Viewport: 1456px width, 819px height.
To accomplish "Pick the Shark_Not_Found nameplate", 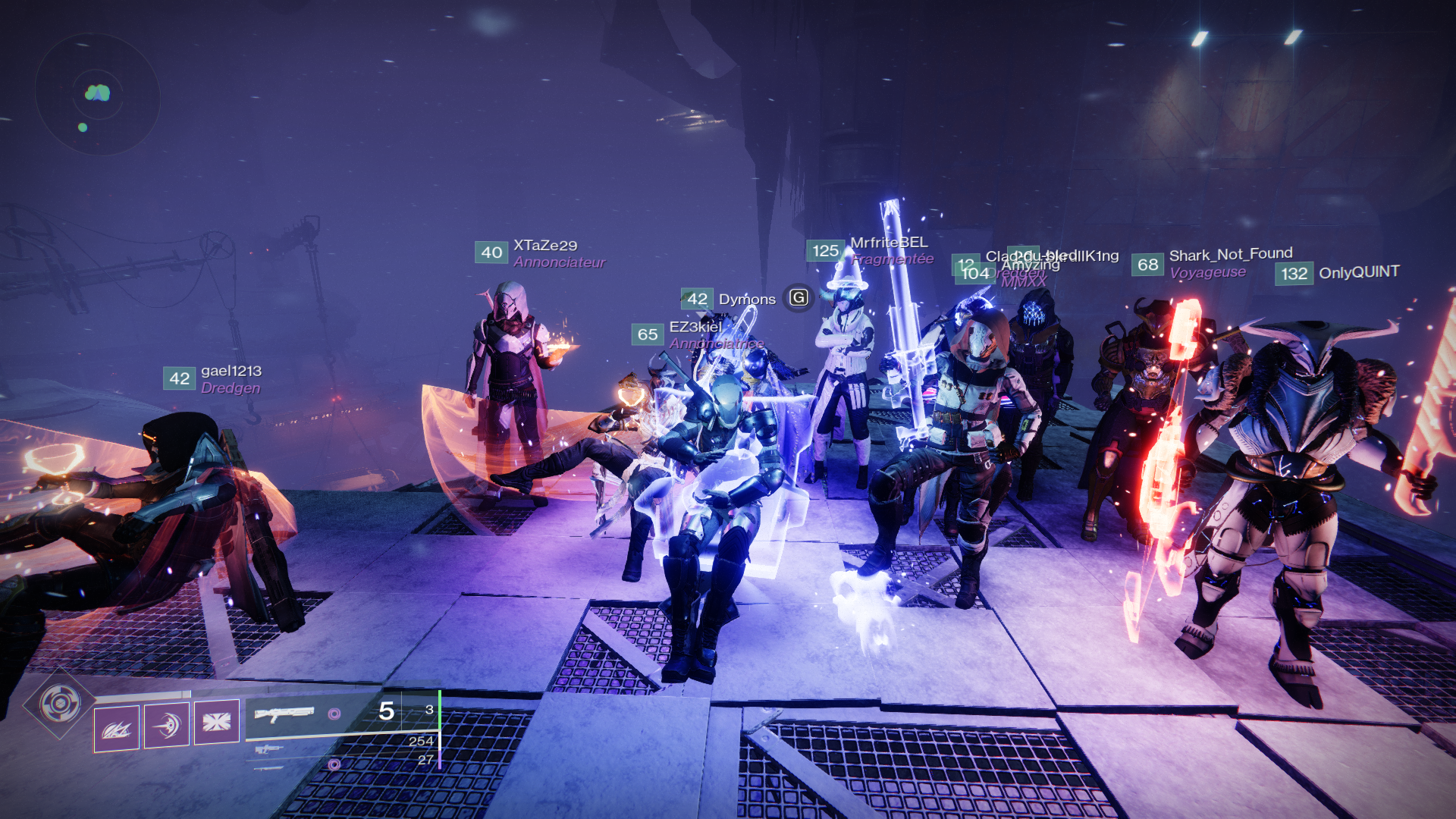I will (x=1230, y=255).
